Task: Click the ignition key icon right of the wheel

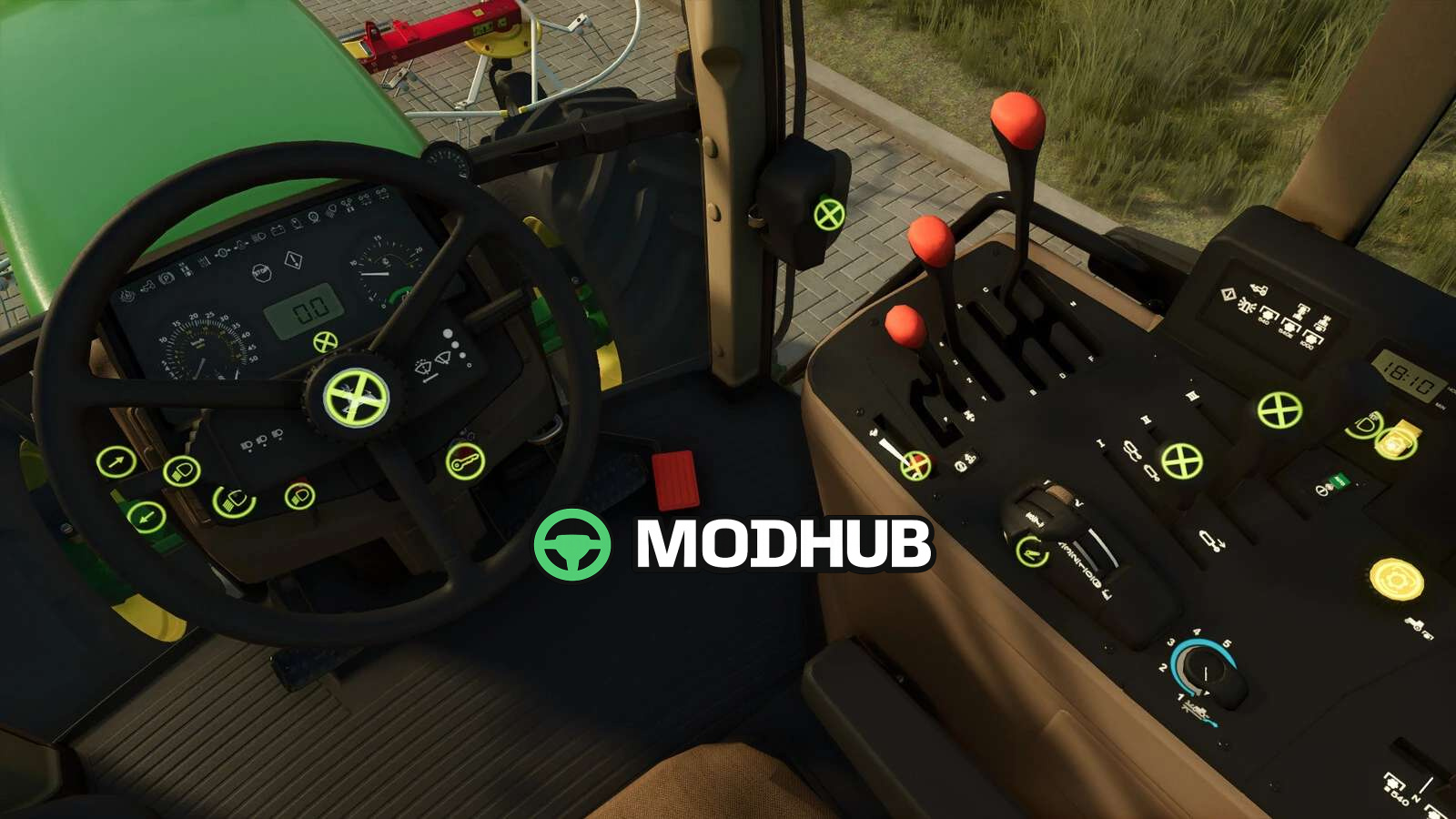Action: (463, 462)
